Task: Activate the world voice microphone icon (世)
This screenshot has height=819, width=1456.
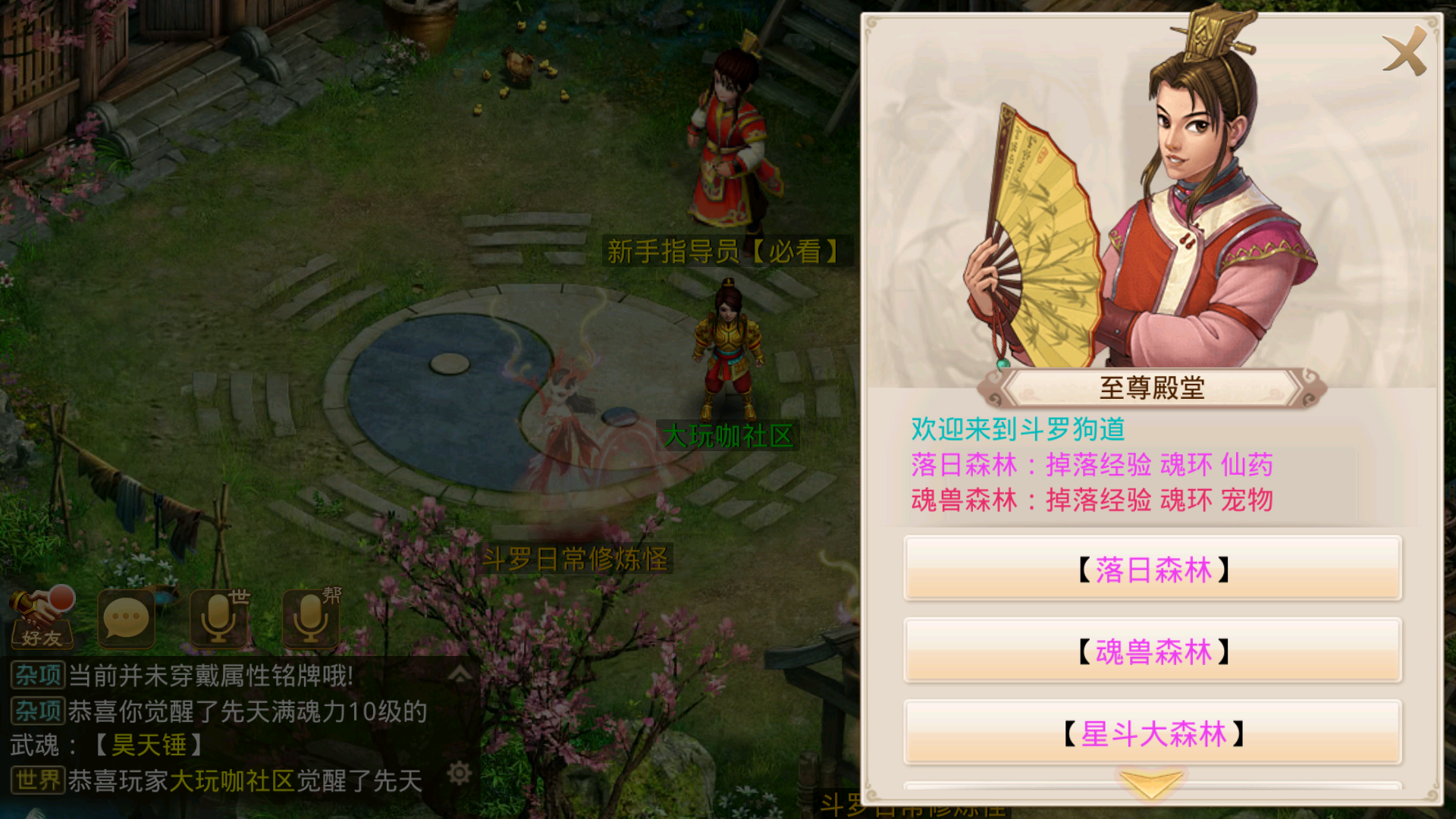Action: tap(218, 618)
